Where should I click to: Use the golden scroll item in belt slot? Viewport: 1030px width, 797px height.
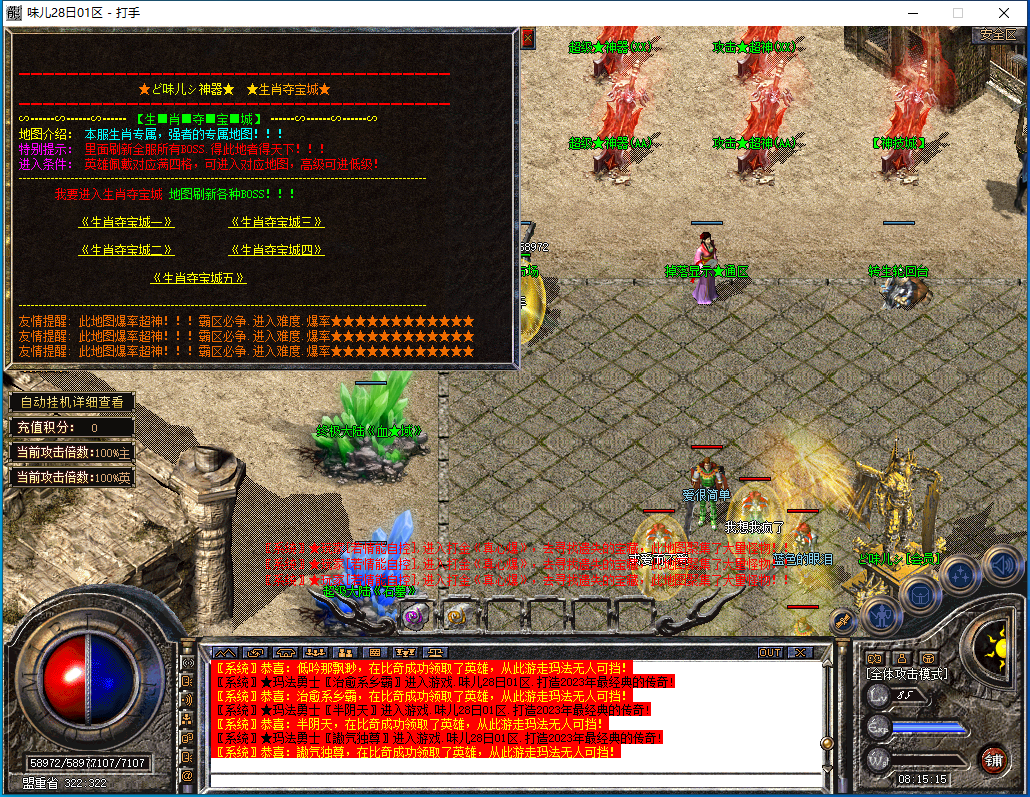(x=455, y=617)
